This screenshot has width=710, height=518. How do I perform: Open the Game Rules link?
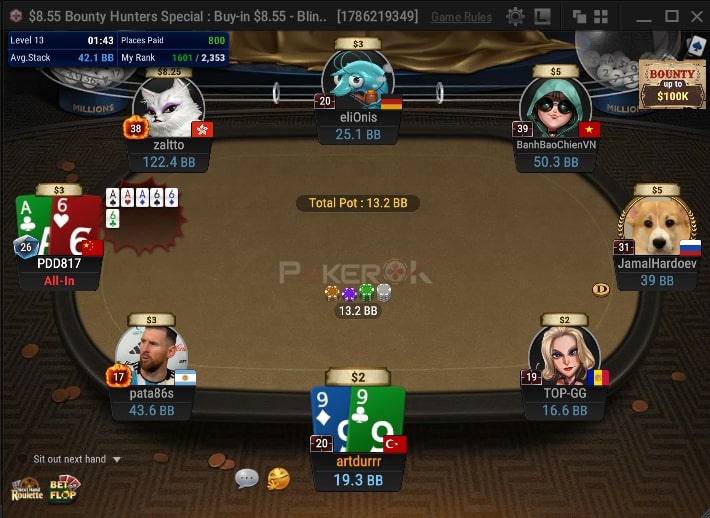pyautogui.click(x=461, y=17)
